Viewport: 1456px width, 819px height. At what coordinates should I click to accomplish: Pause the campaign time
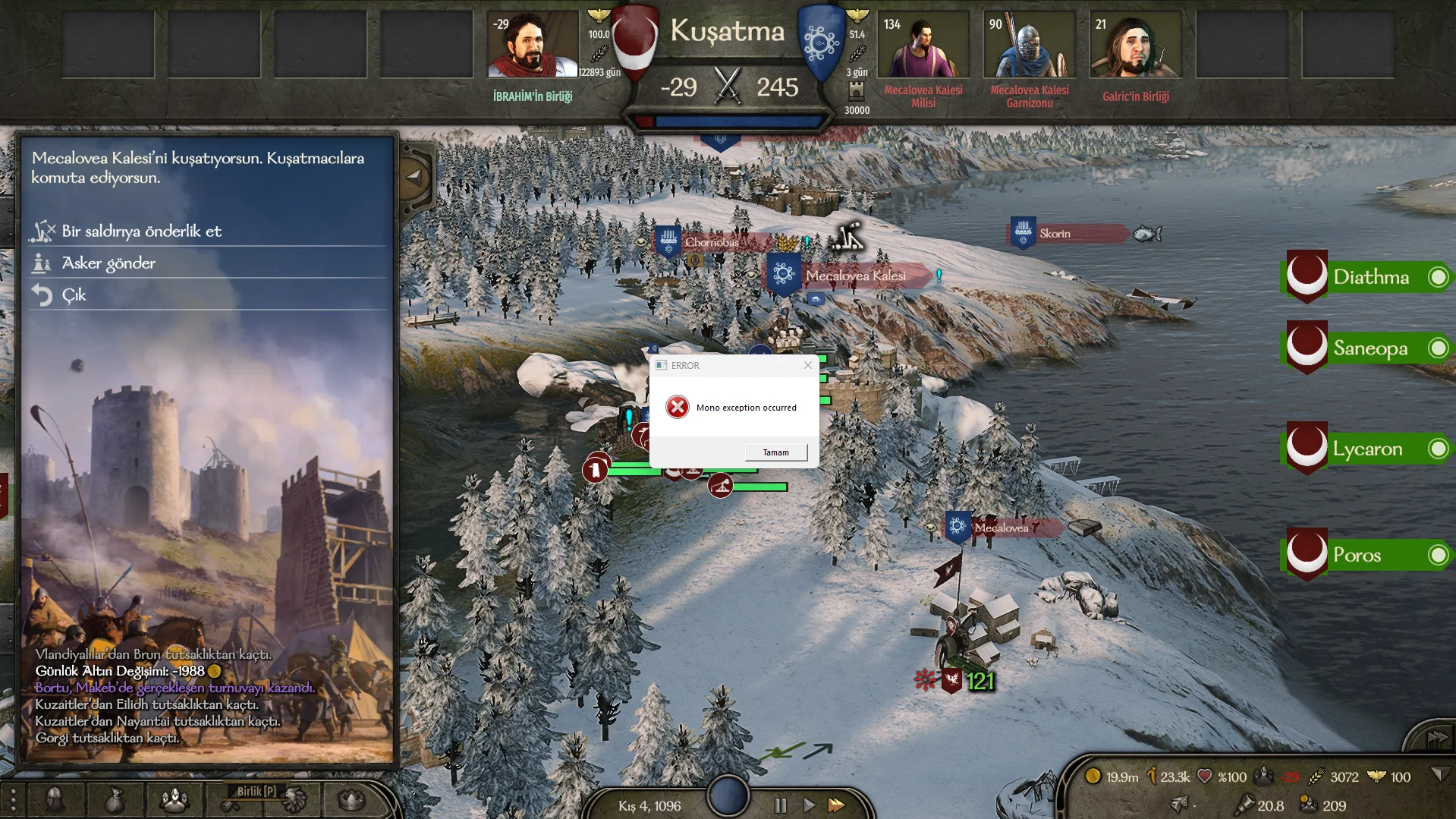coord(780,805)
